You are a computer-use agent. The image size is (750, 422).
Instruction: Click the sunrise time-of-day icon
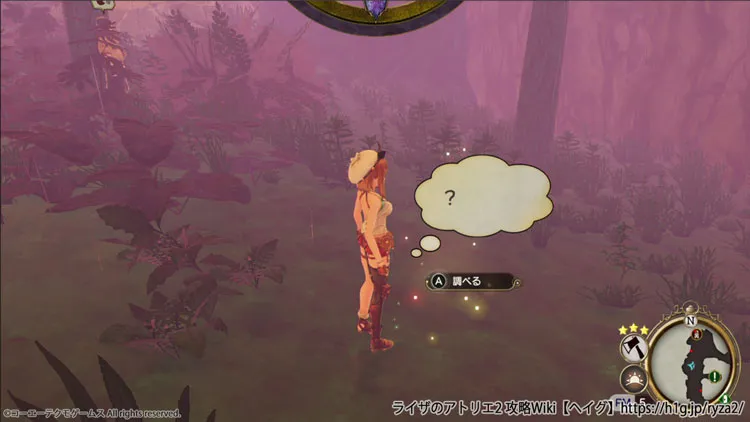tap(633, 380)
